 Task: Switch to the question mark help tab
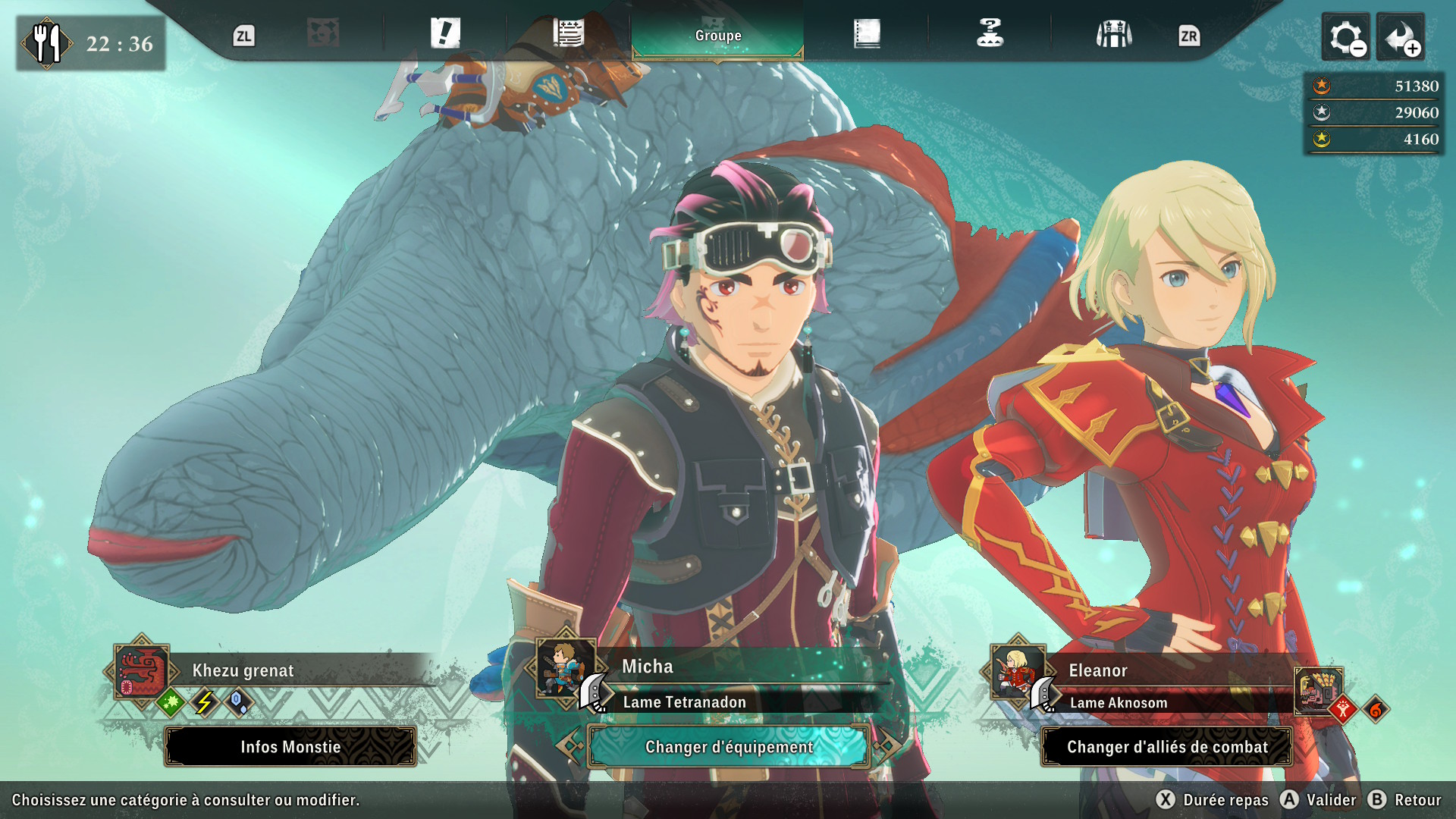[990, 34]
